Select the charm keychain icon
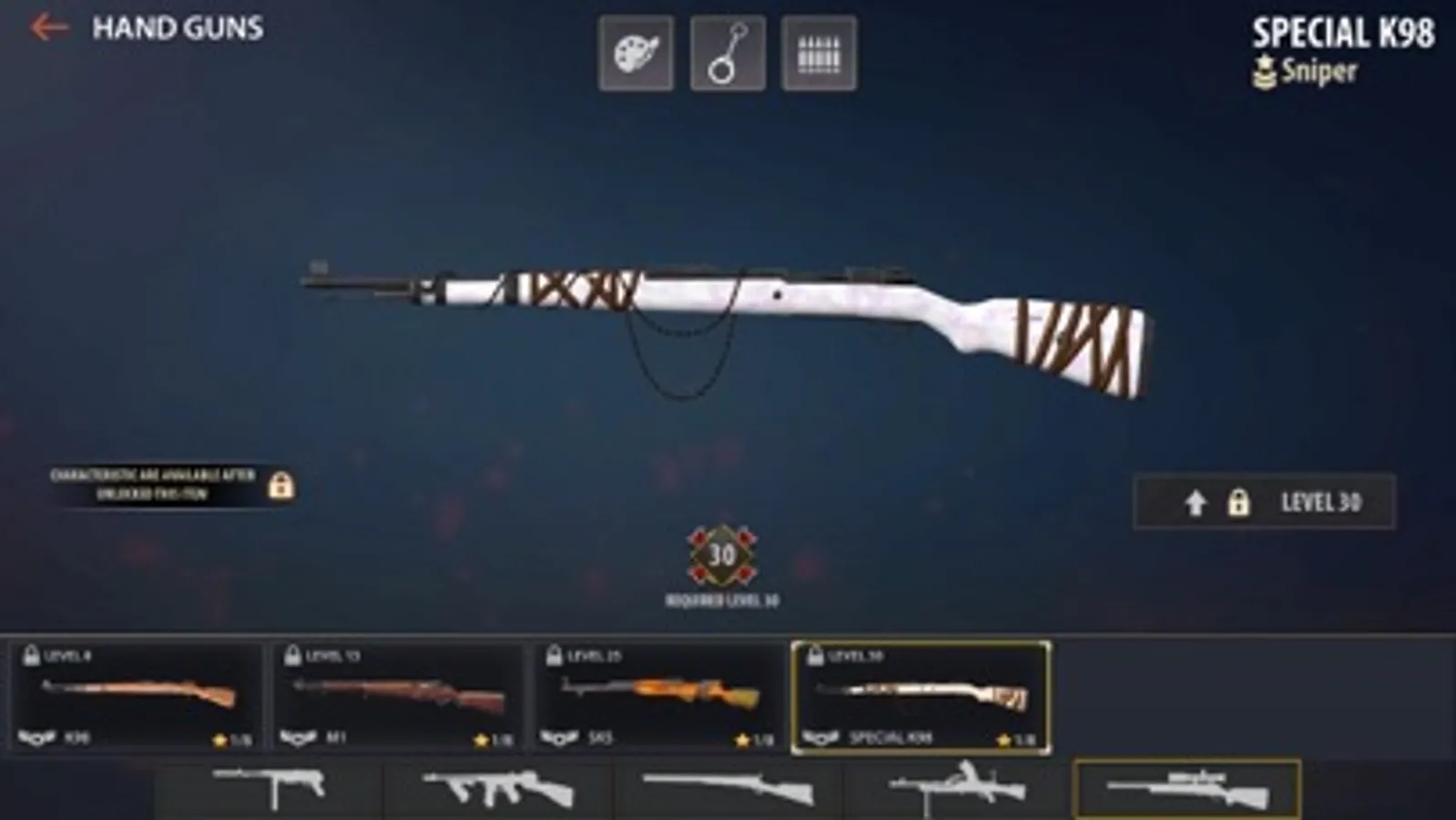This screenshot has width=1456, height=820. click(728, 52)
